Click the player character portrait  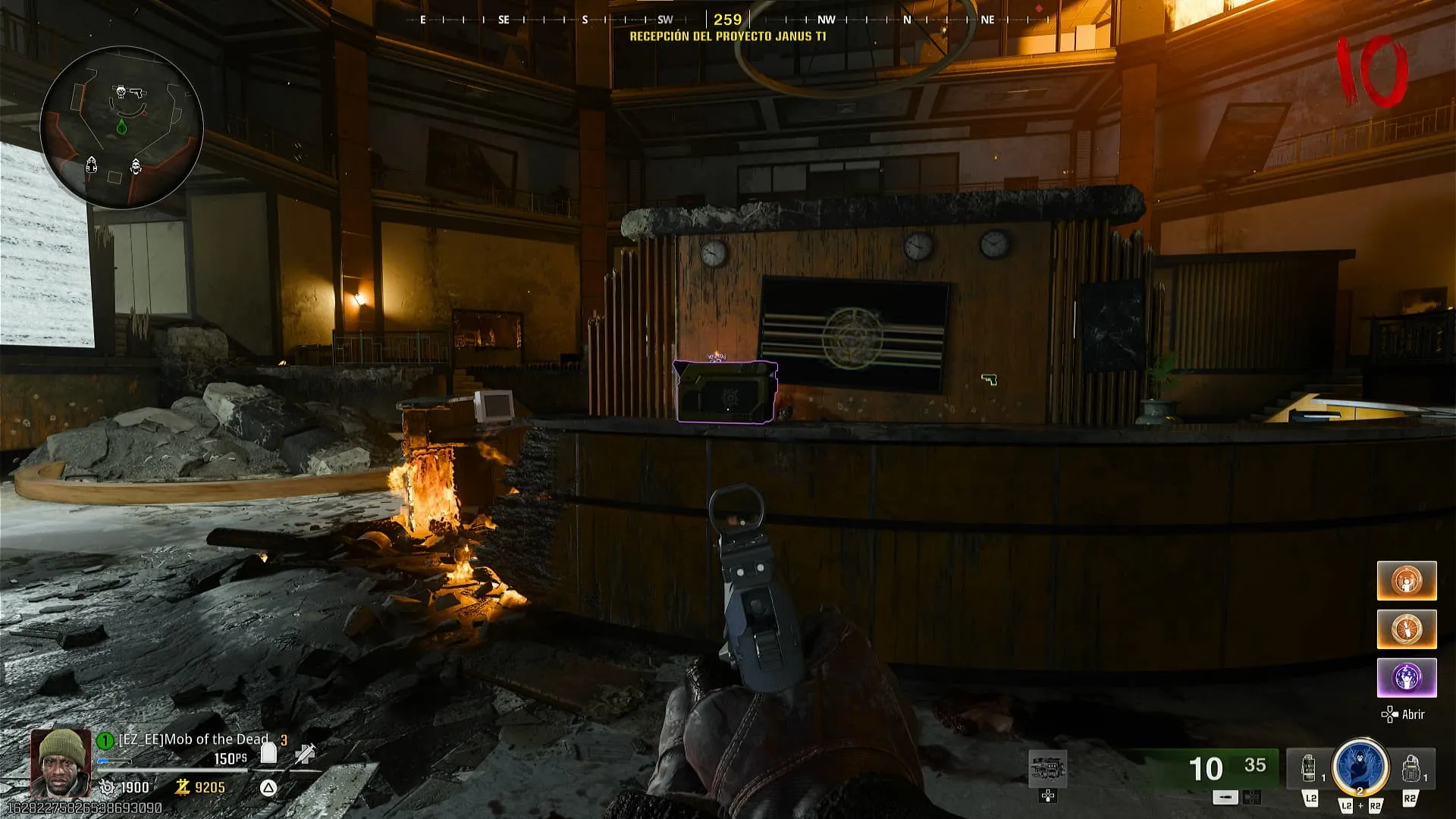point(61,762)
